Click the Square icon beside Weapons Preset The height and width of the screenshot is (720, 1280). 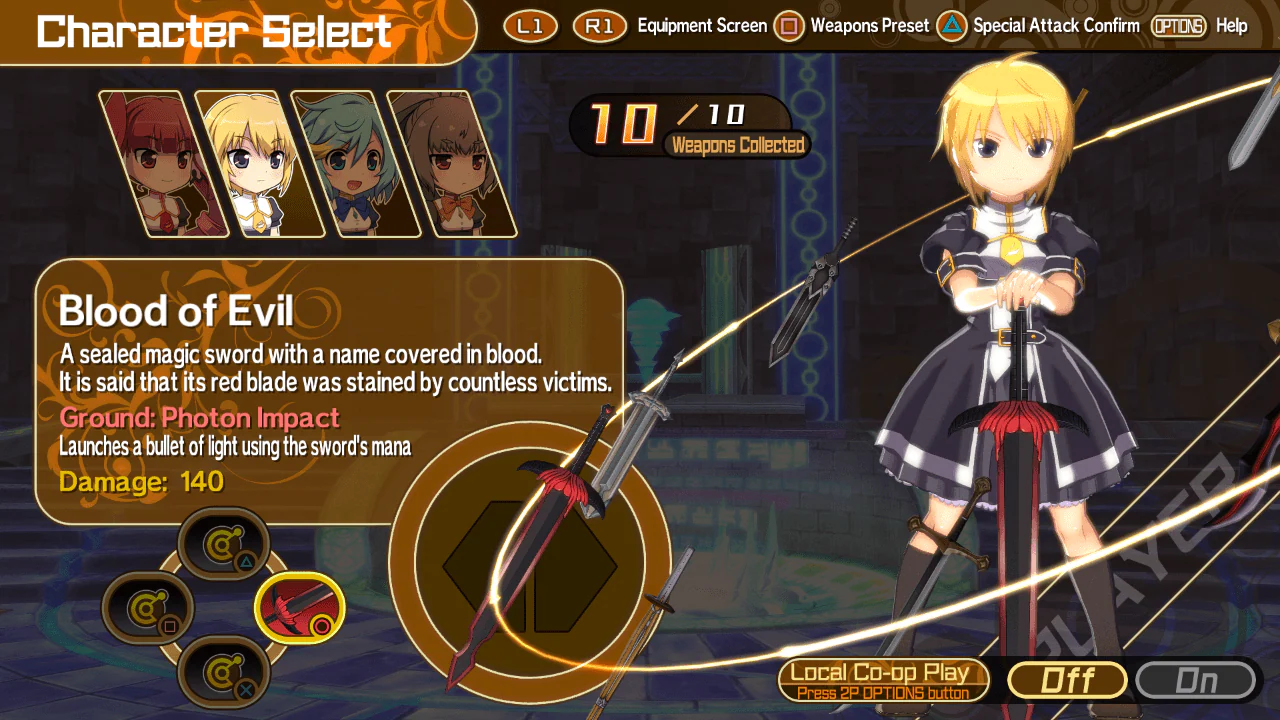tap(789, 26)
